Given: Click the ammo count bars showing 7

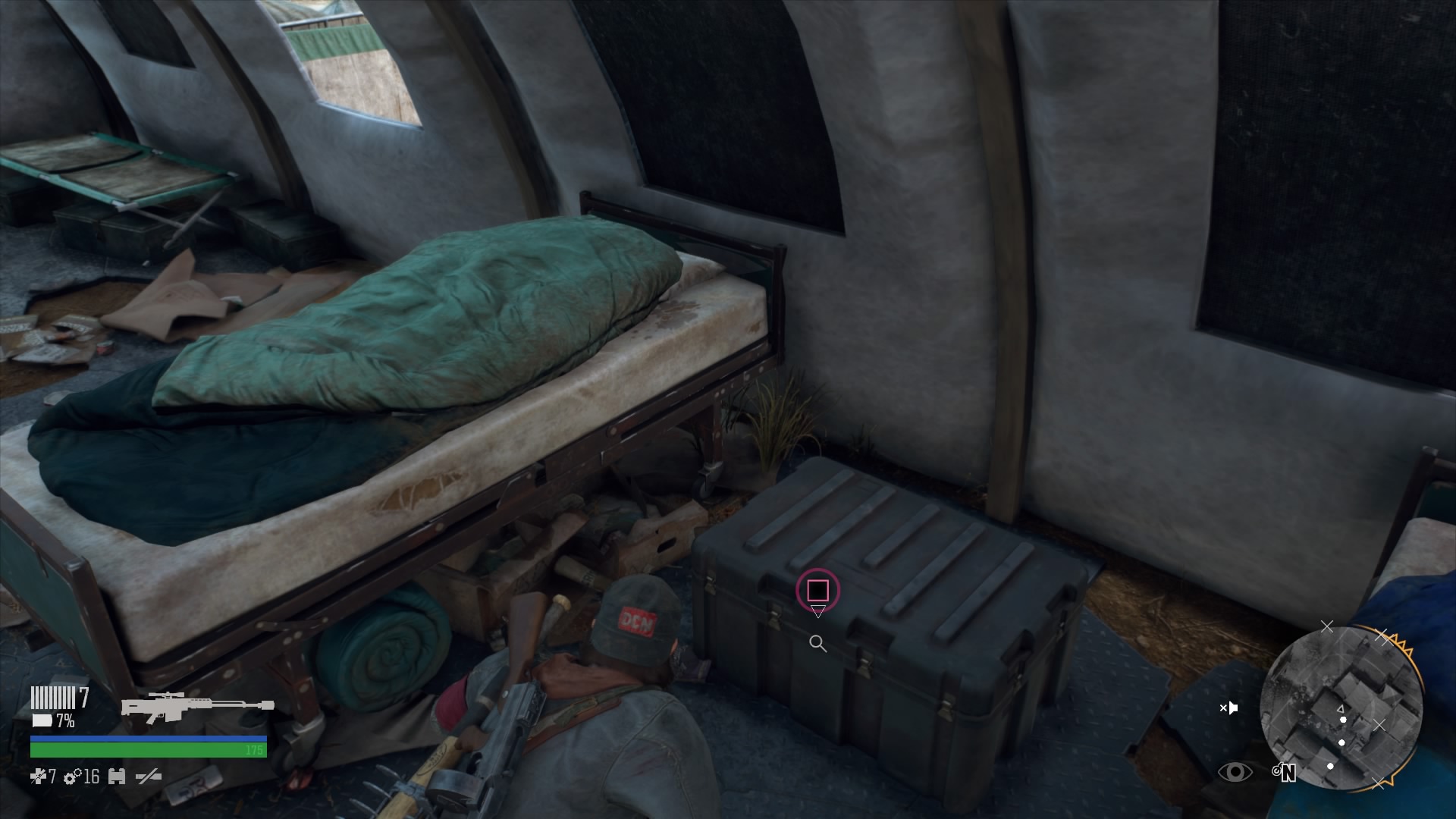Looking at the screenshot, I should point(53,698).
